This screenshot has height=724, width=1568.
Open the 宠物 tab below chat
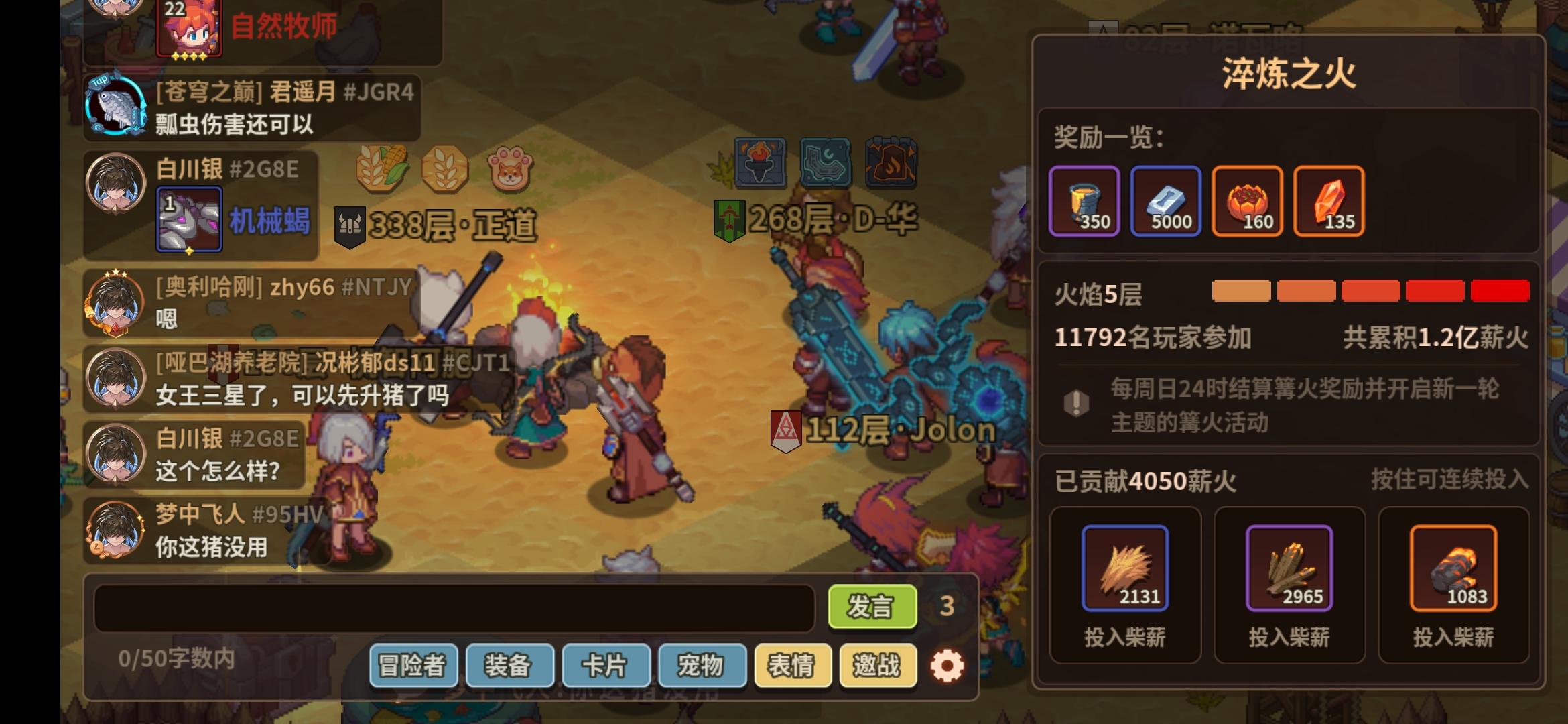(702, 666)
